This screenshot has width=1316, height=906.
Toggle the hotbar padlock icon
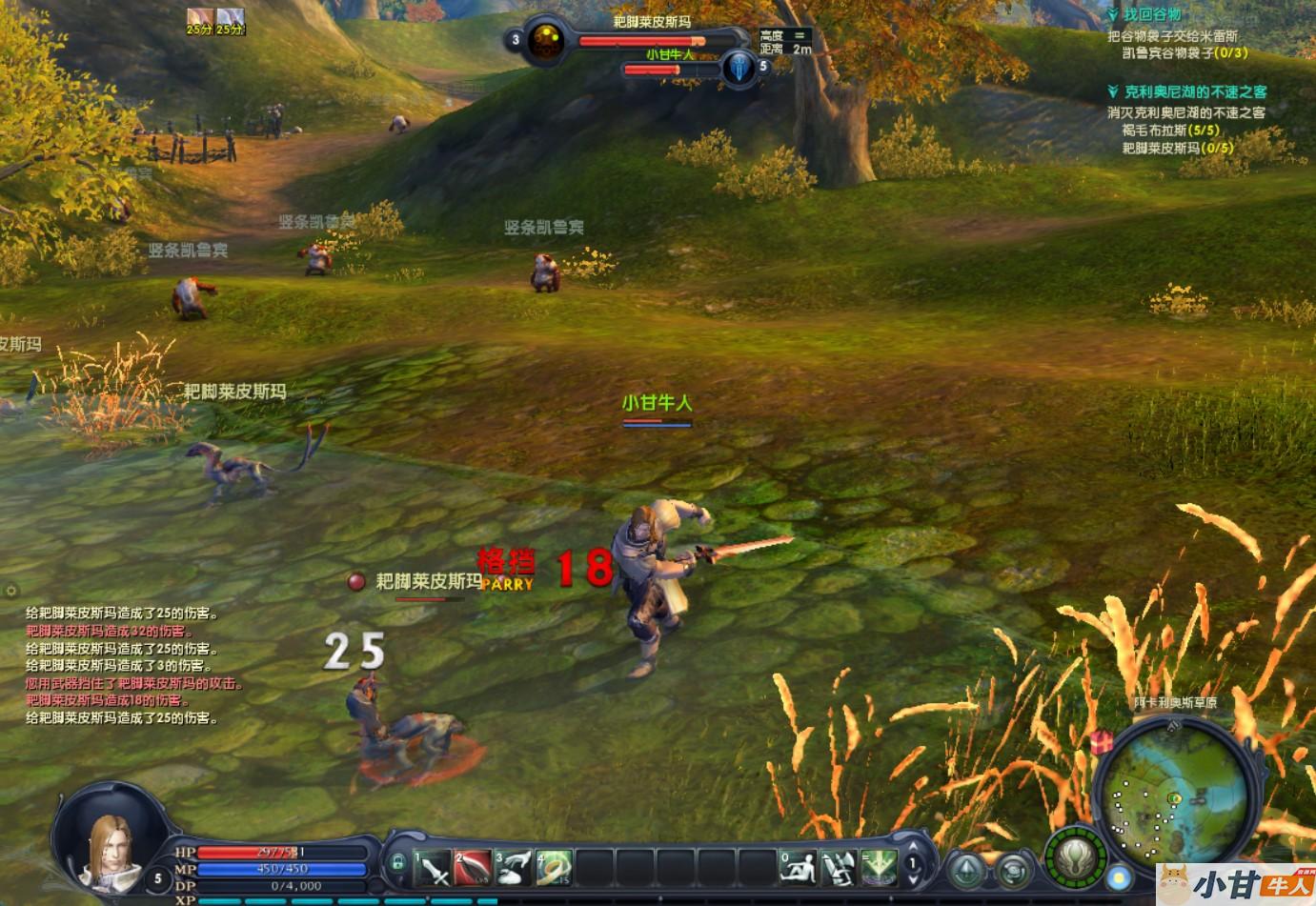pos(397,862)
